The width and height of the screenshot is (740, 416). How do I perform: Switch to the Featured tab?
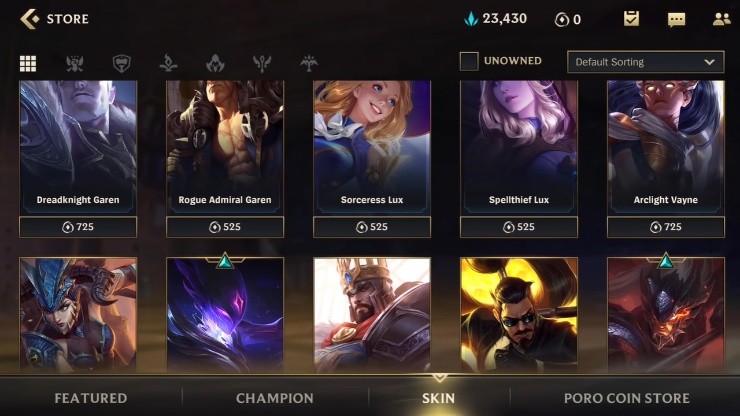(x=91, y=398)
